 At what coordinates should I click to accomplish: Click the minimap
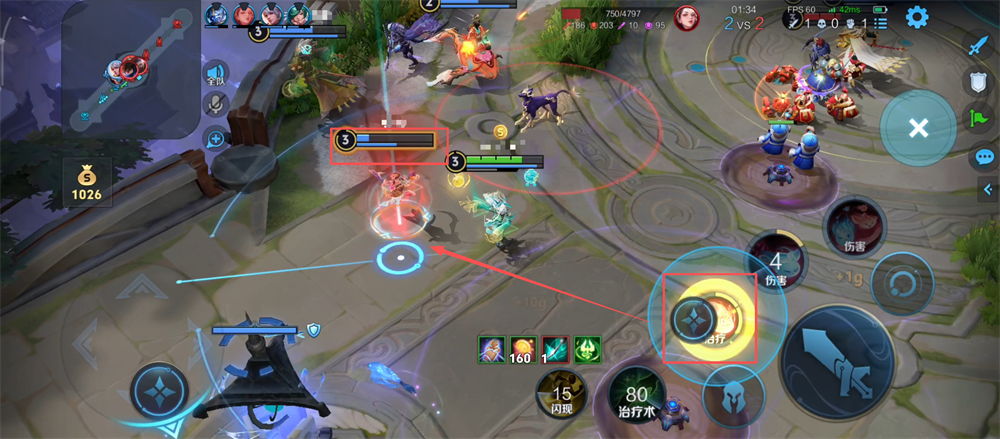[131, 69]
